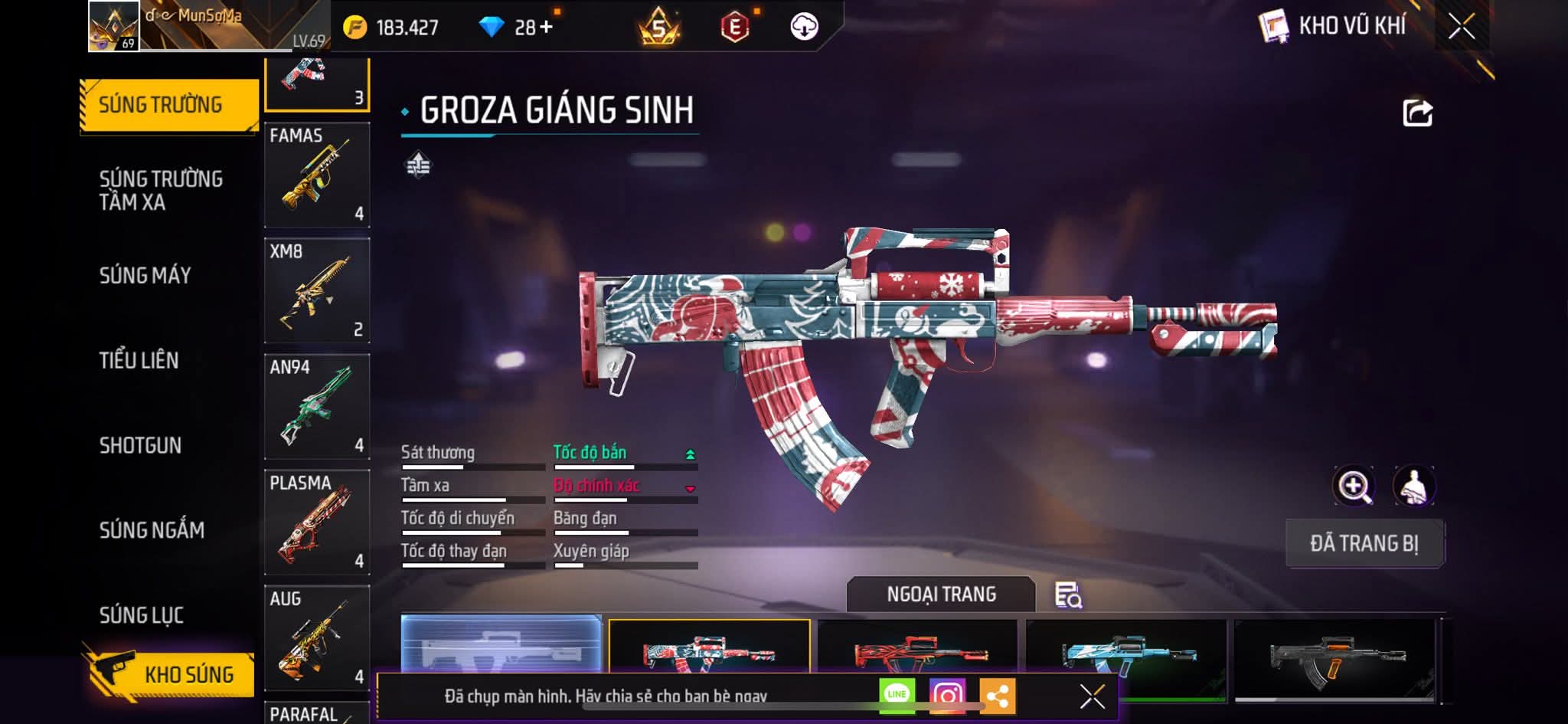Select the Súng Trường Tầm Xa category

pos(161,190)
